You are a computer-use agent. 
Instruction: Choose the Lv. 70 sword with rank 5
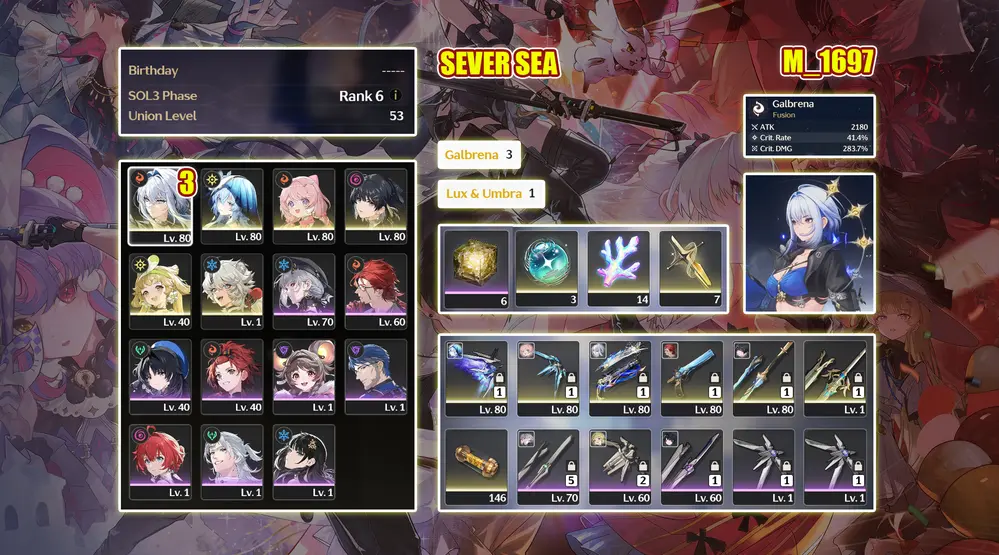click(x=547, y=467)
